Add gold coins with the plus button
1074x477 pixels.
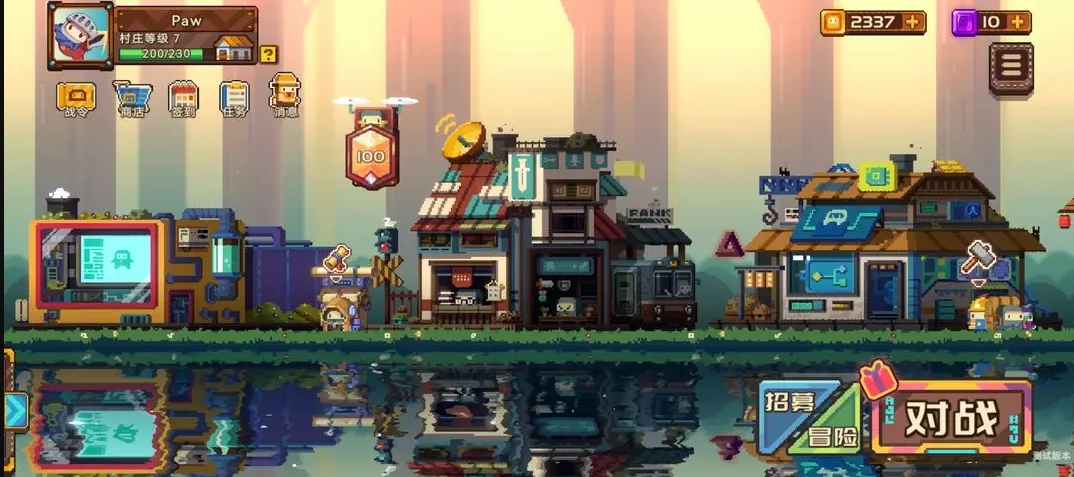[913, 22]
